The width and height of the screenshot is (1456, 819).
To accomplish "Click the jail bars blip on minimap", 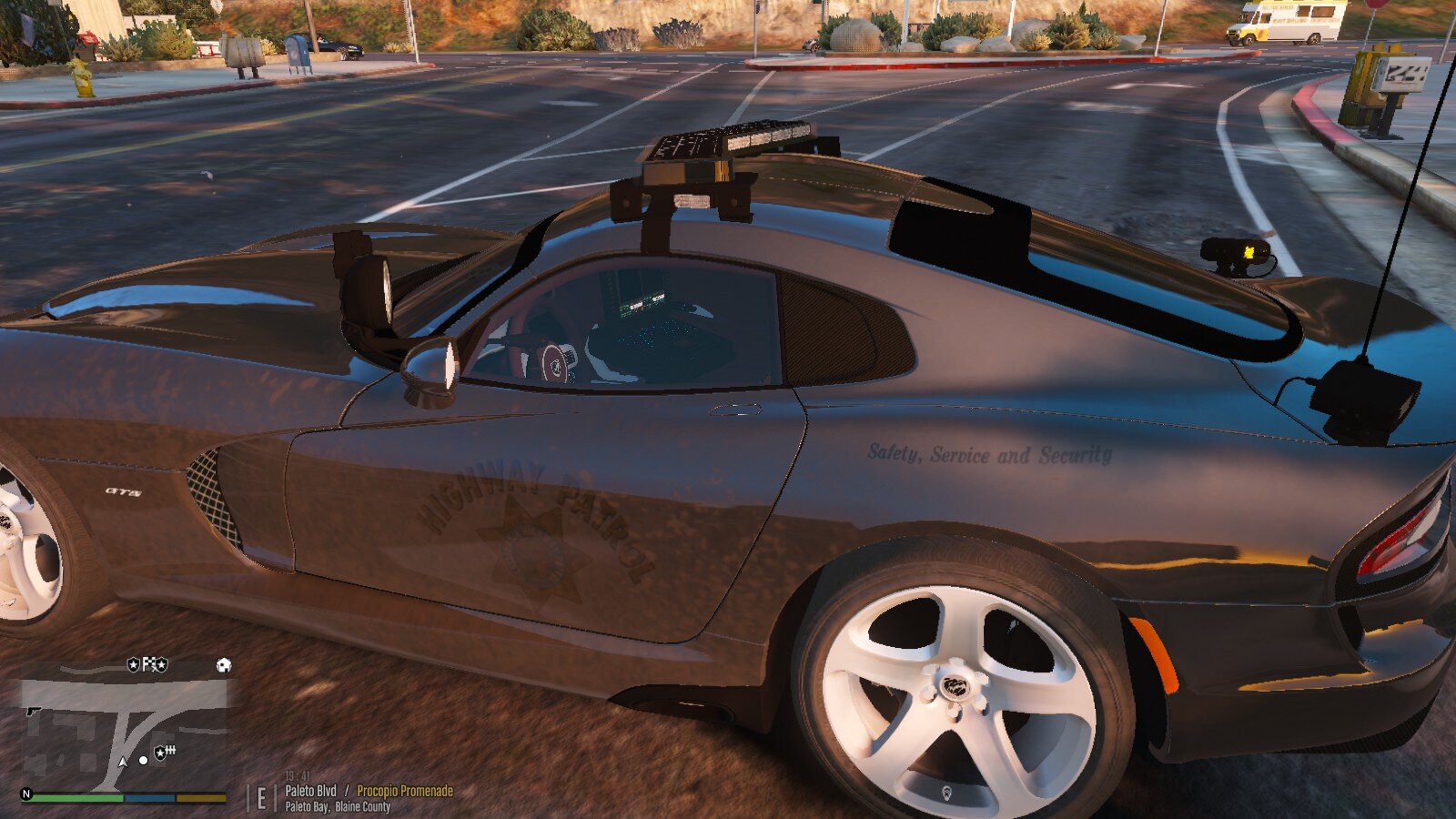I will coord(169,752).
